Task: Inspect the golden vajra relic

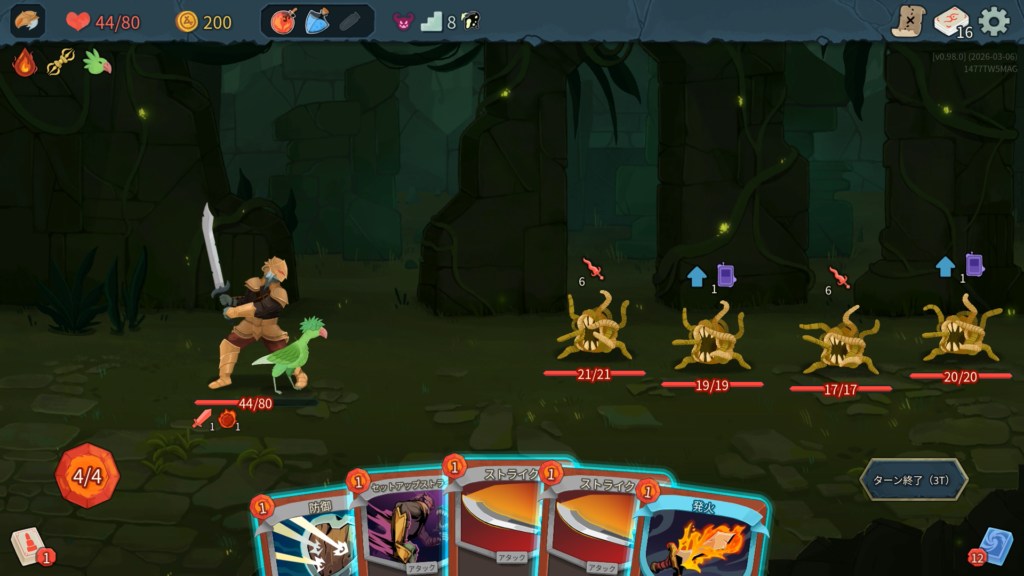Action: 61,62
